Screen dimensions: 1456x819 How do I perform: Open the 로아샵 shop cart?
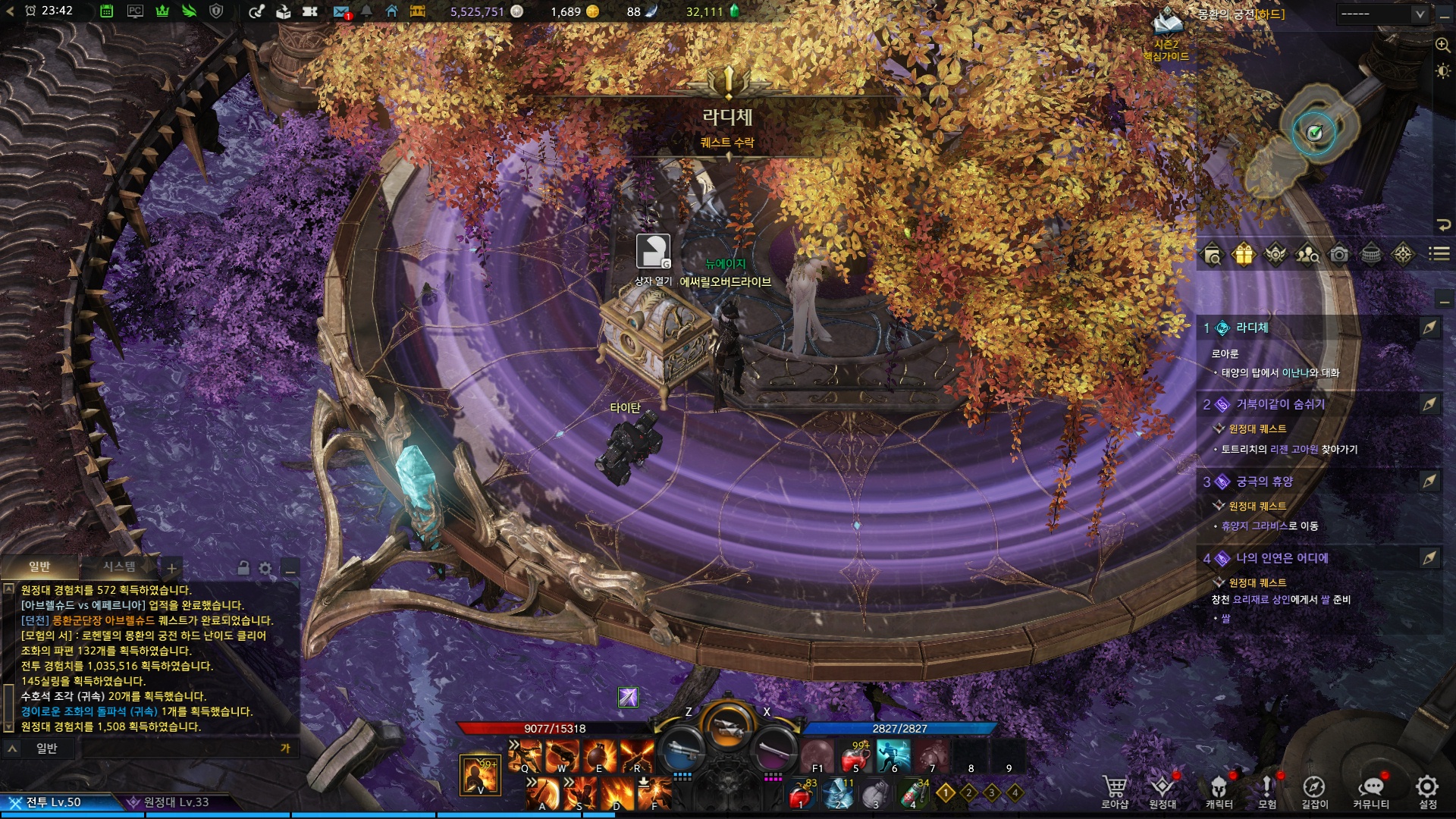1114,789
